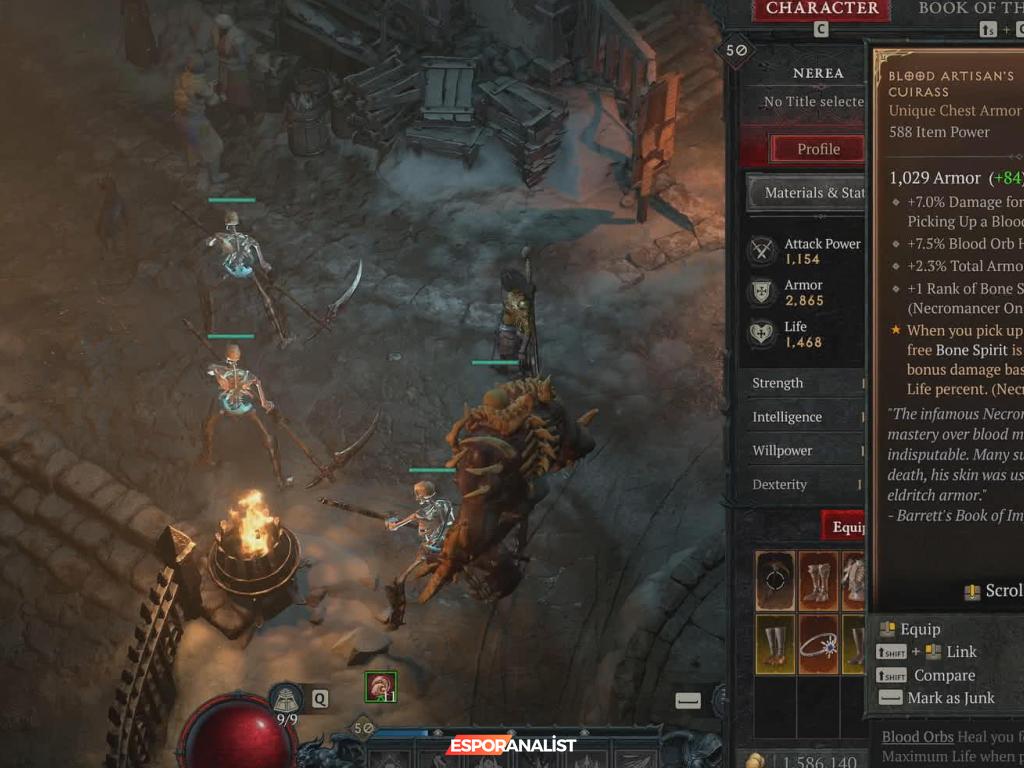Screen dimensions: 1024x768
Task: Click the Attack Power stat icon
Action: pyautogui.click(x=764, y=251)
